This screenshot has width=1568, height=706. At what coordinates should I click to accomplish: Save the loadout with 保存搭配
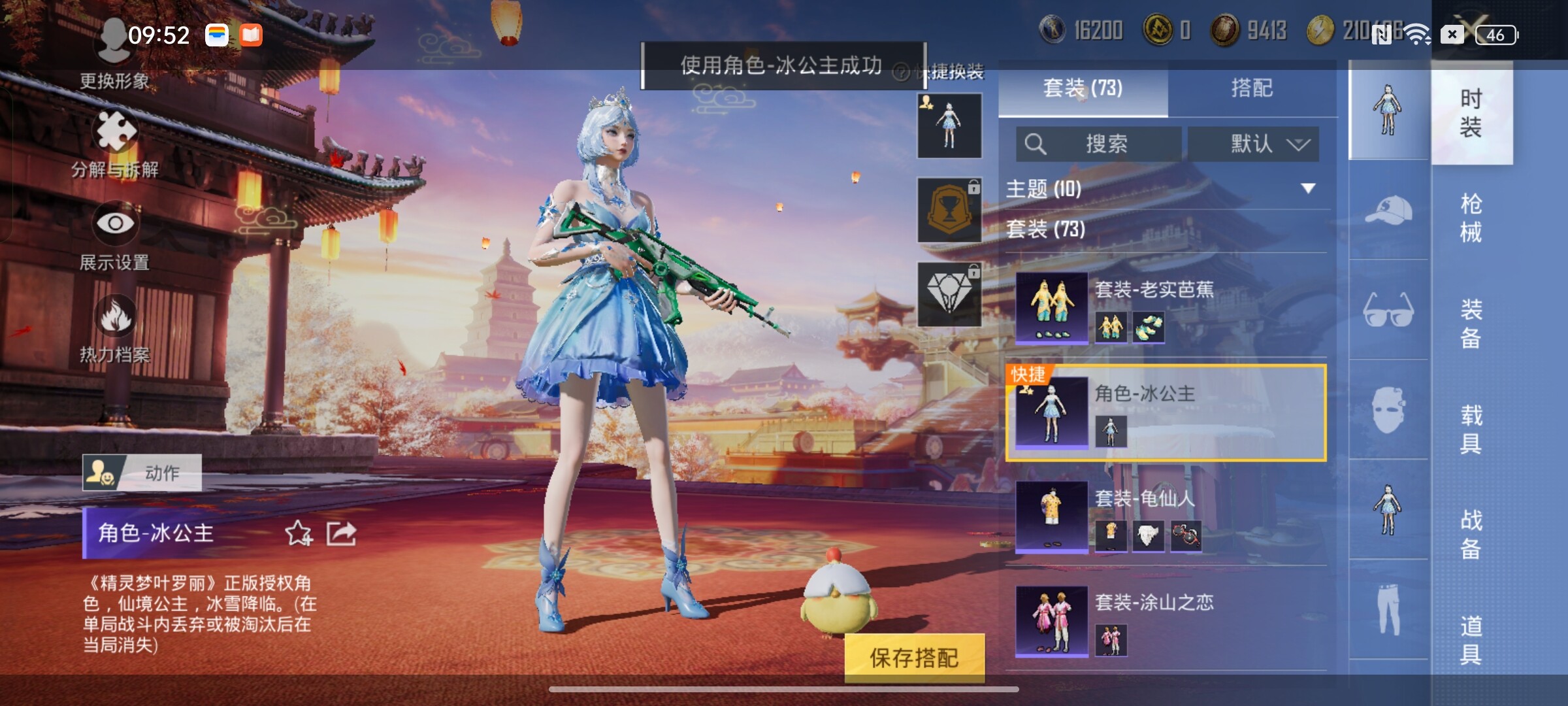[x=914, y=658]
